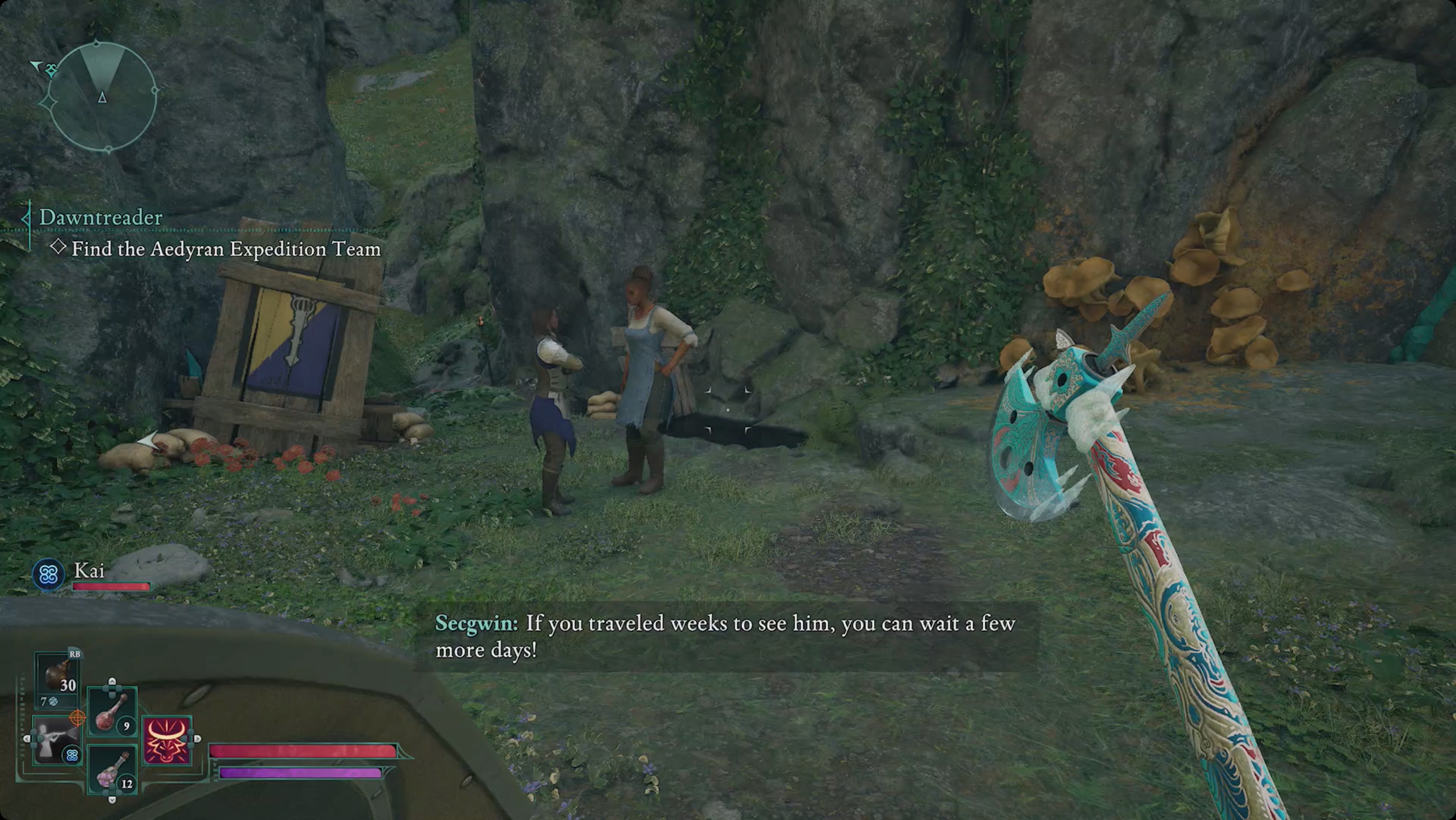The image size is (1456, 820).
Task: Activate Kai's gun-firing companion ability slot
Action: pos(57,740)
